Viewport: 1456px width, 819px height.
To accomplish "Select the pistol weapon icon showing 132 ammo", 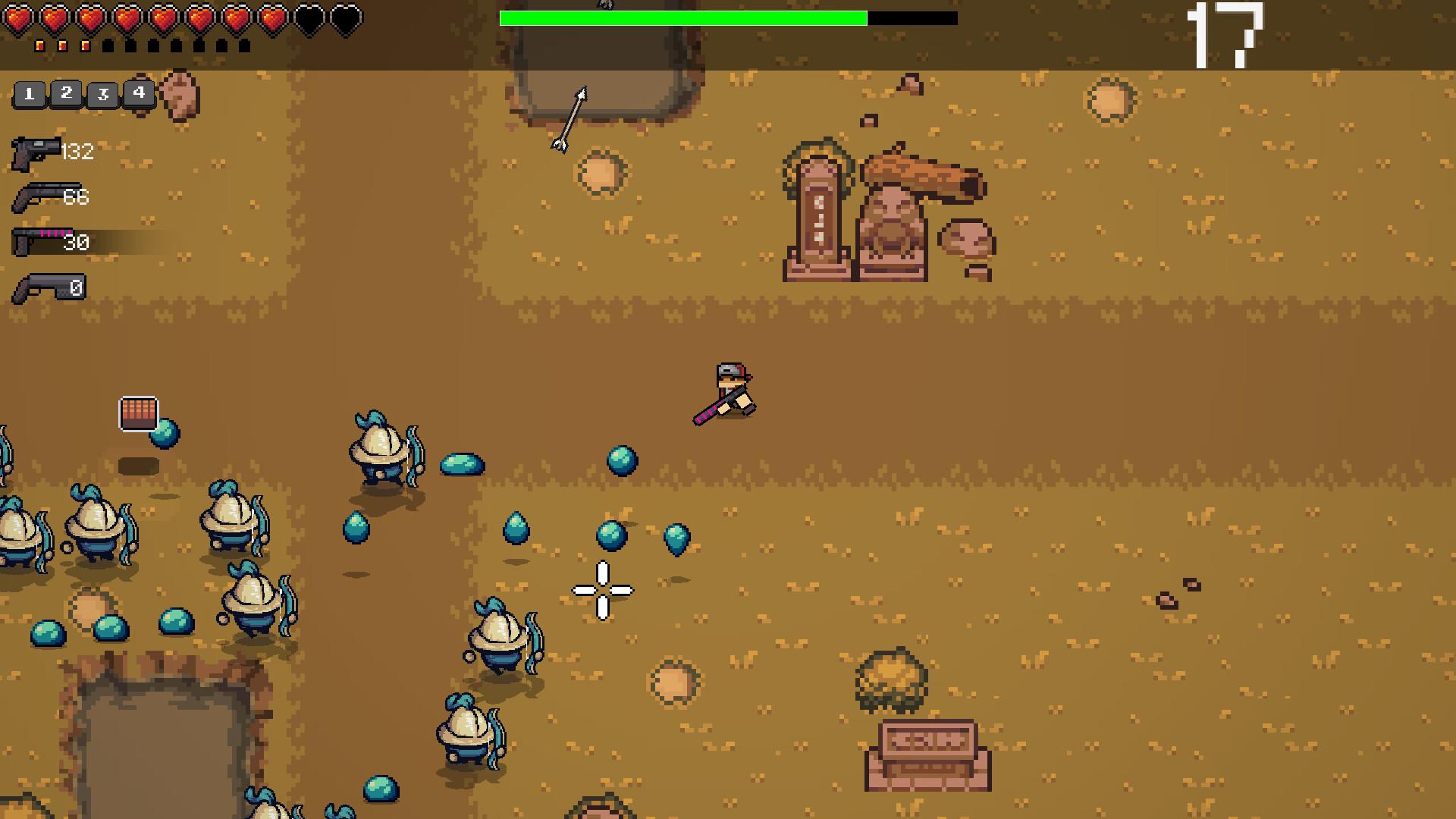I will [36, 152].
